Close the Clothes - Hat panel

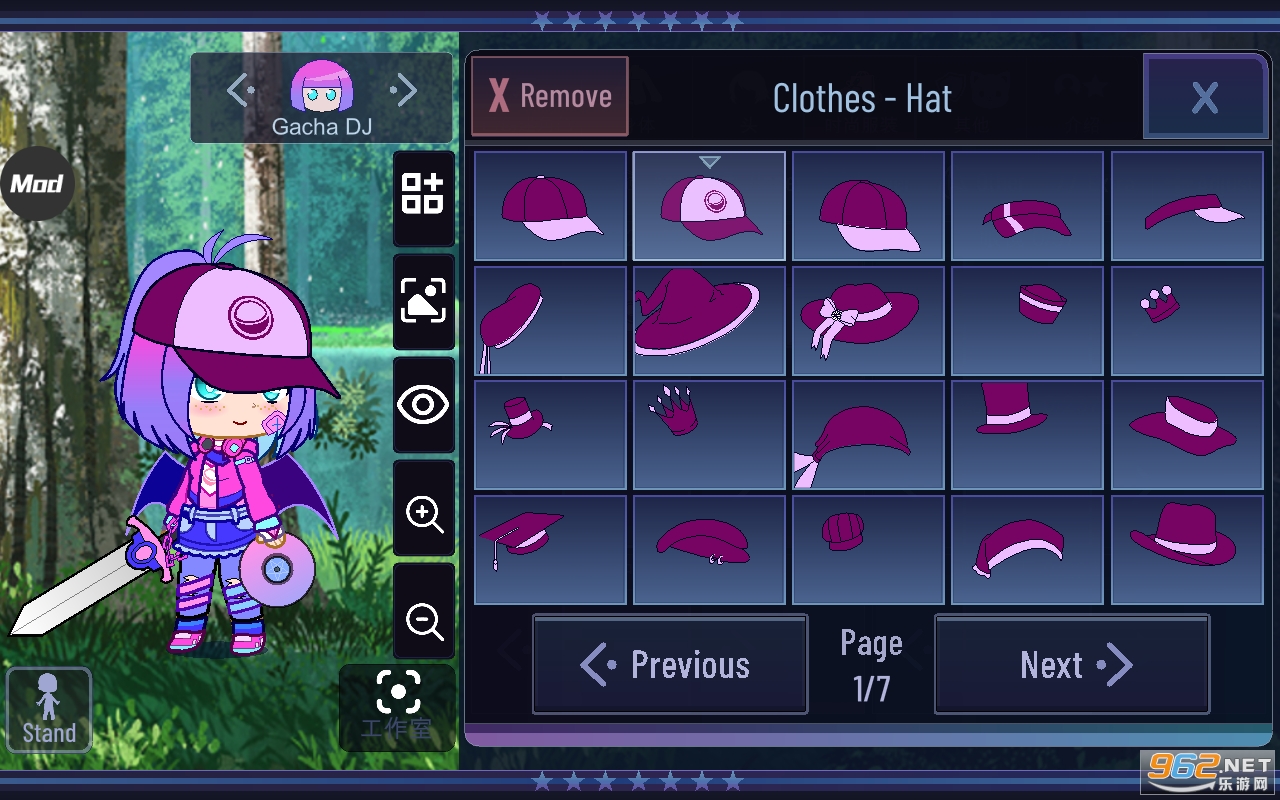tap(1205, 97)
